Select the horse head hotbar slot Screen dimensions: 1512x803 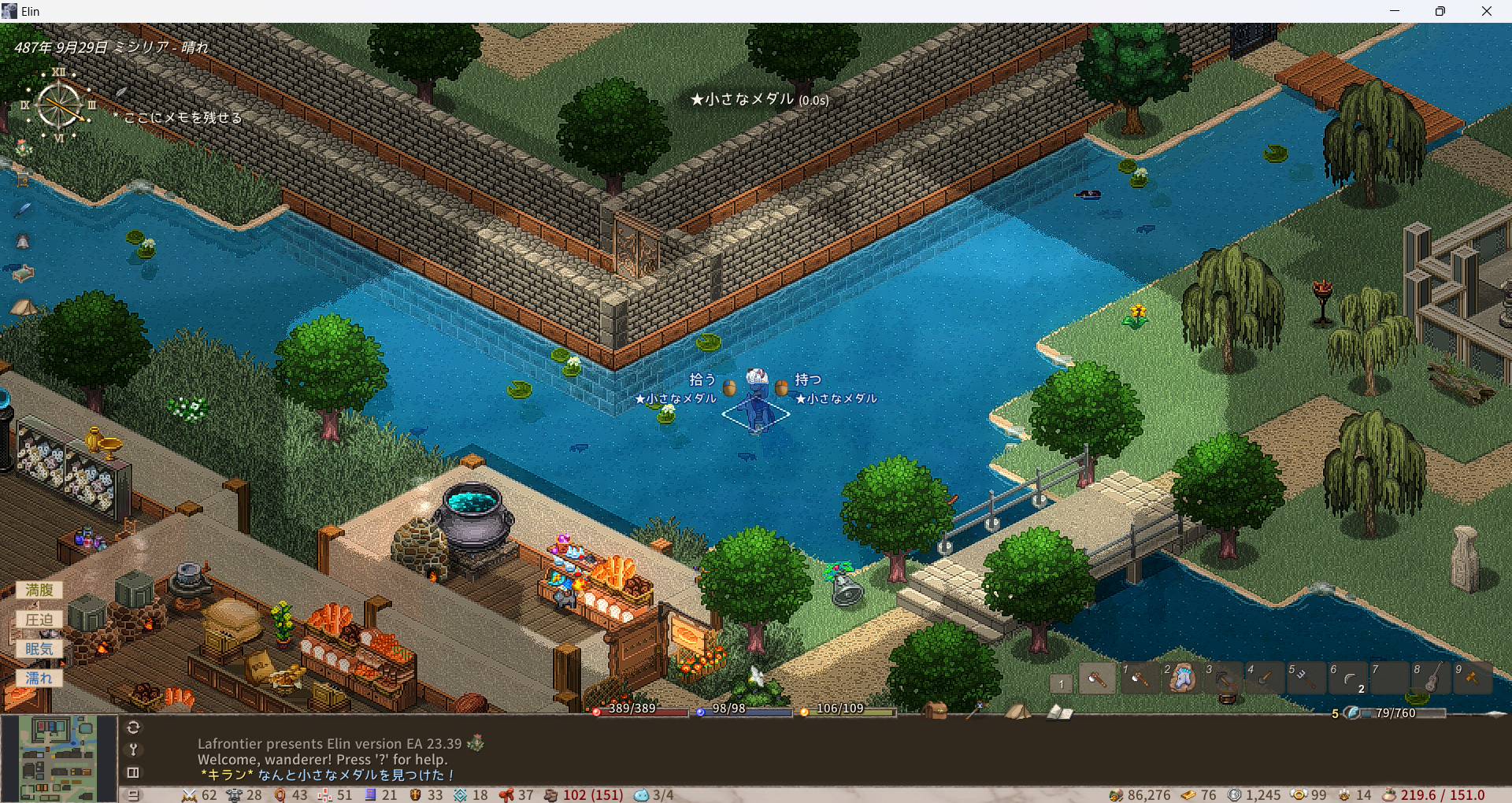click(1182, 678)
